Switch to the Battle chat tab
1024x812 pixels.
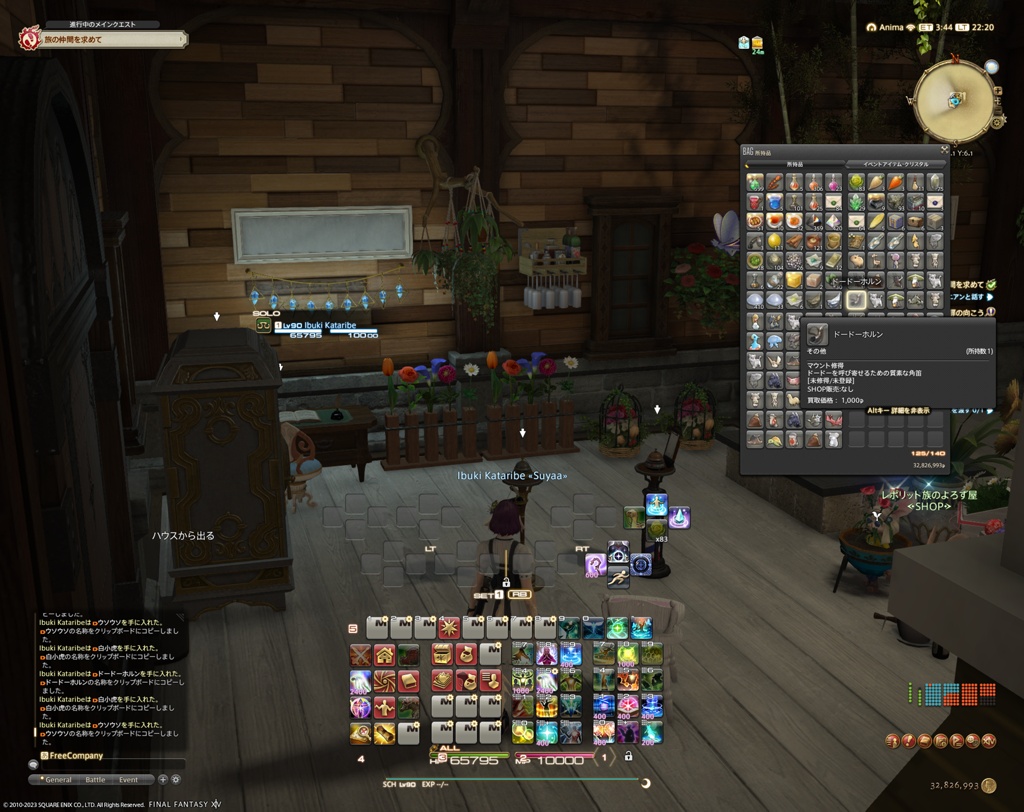(95, 779)
